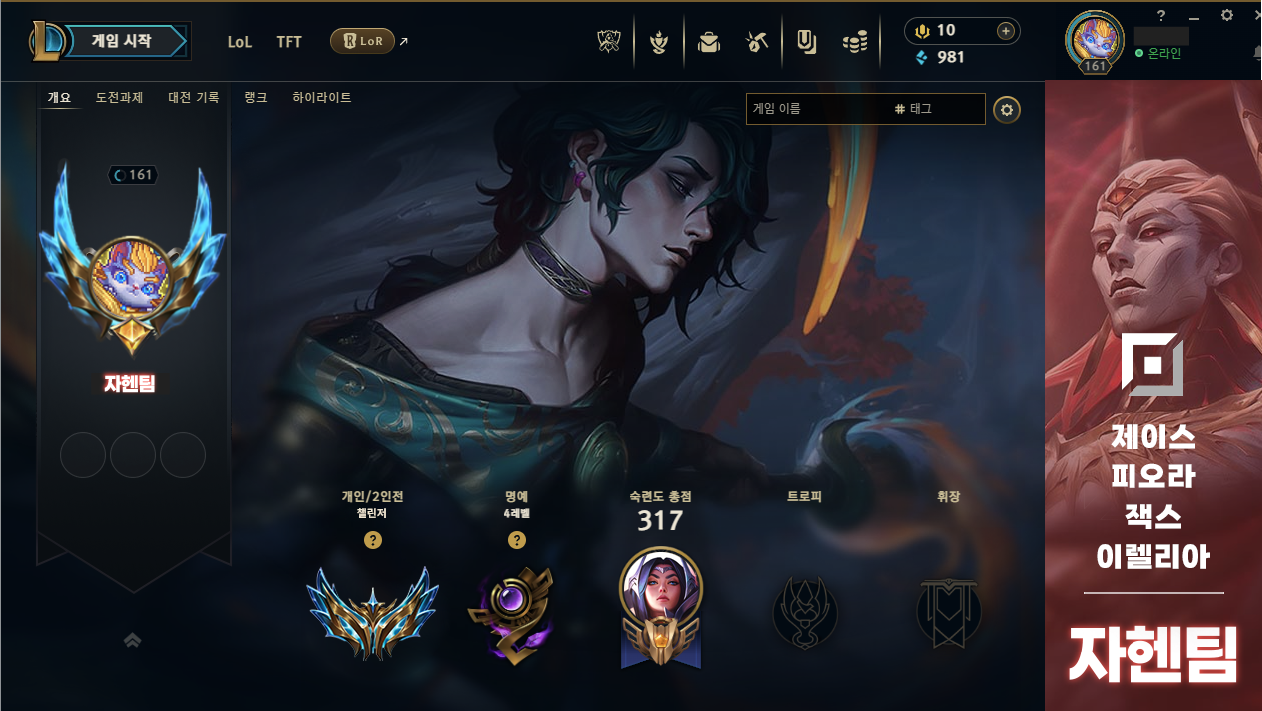
Task: Select the LoL navigation entry
Action: (x=240, y=42)
